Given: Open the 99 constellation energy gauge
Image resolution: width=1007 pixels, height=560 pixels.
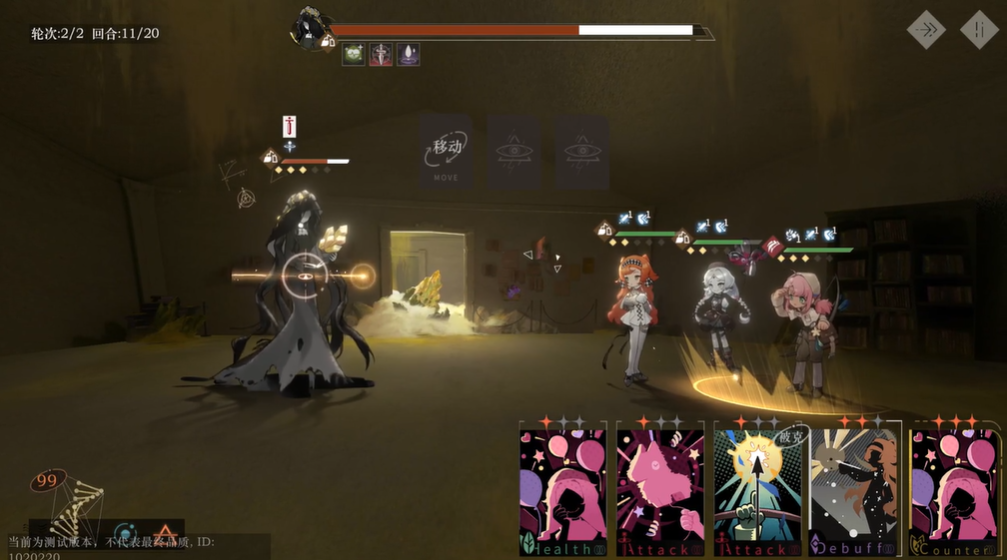Looking at the screenshot, I should pyautogui.click(x=47, y=482).
